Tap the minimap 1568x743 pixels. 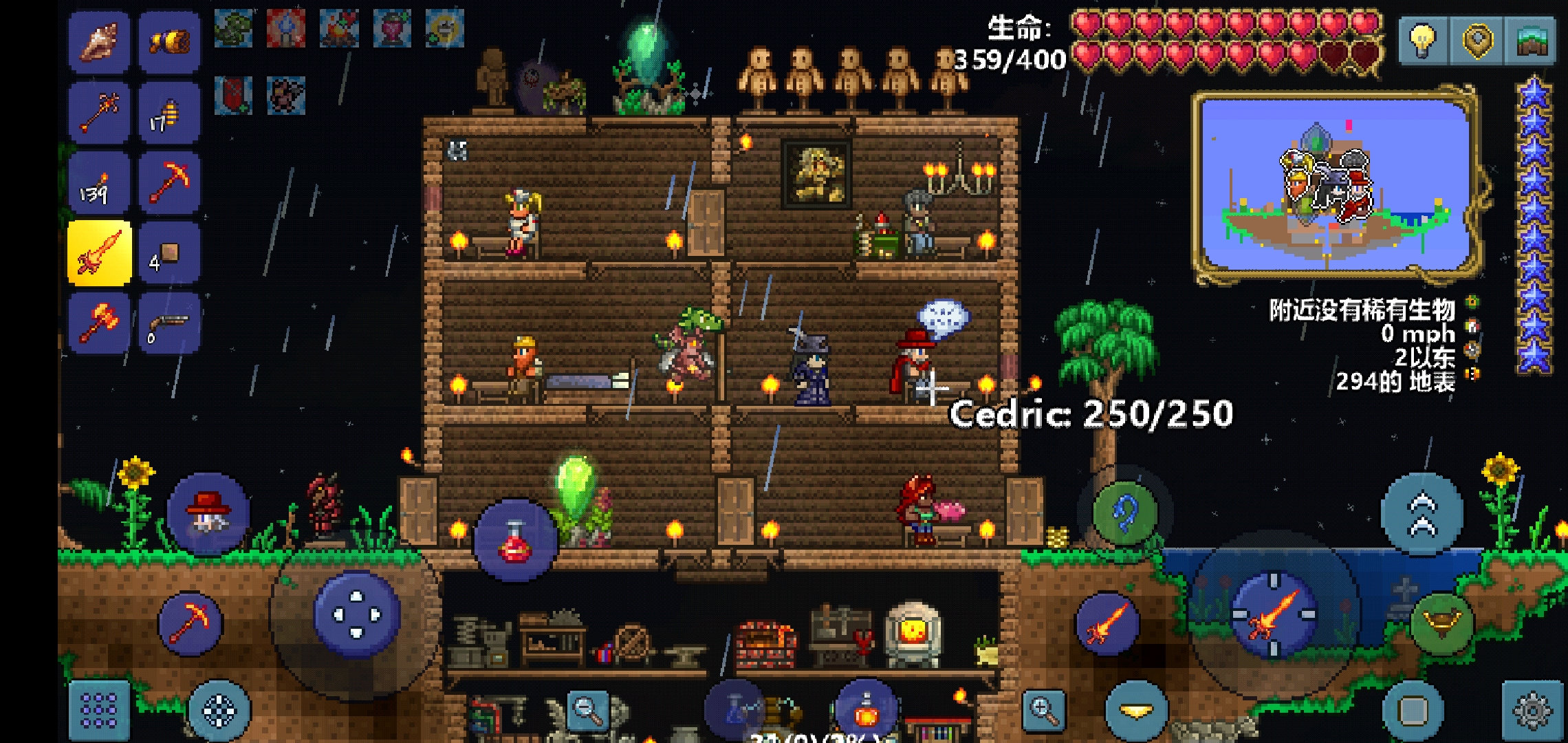(1334, 184)
